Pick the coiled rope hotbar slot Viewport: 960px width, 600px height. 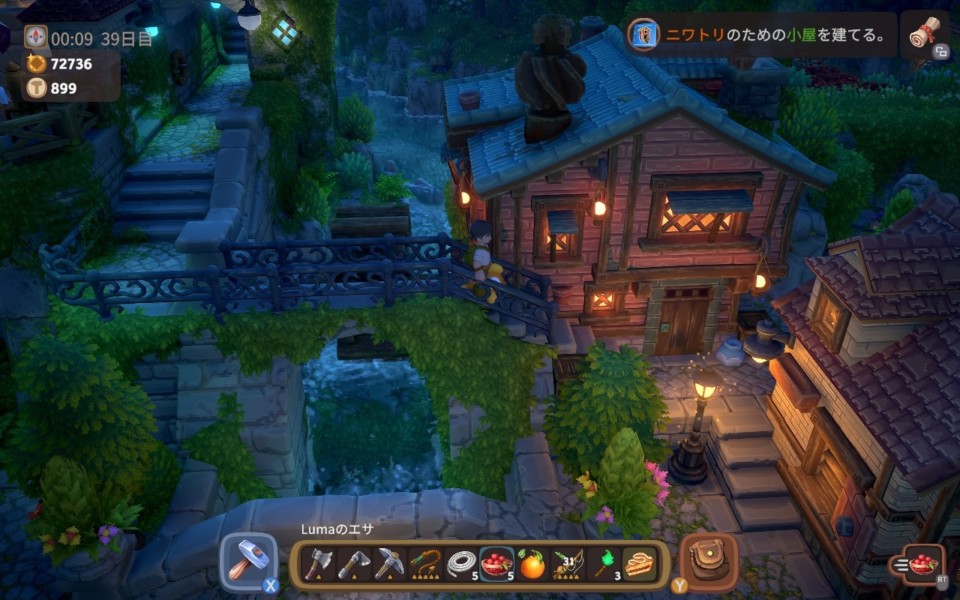coord(462,565)
